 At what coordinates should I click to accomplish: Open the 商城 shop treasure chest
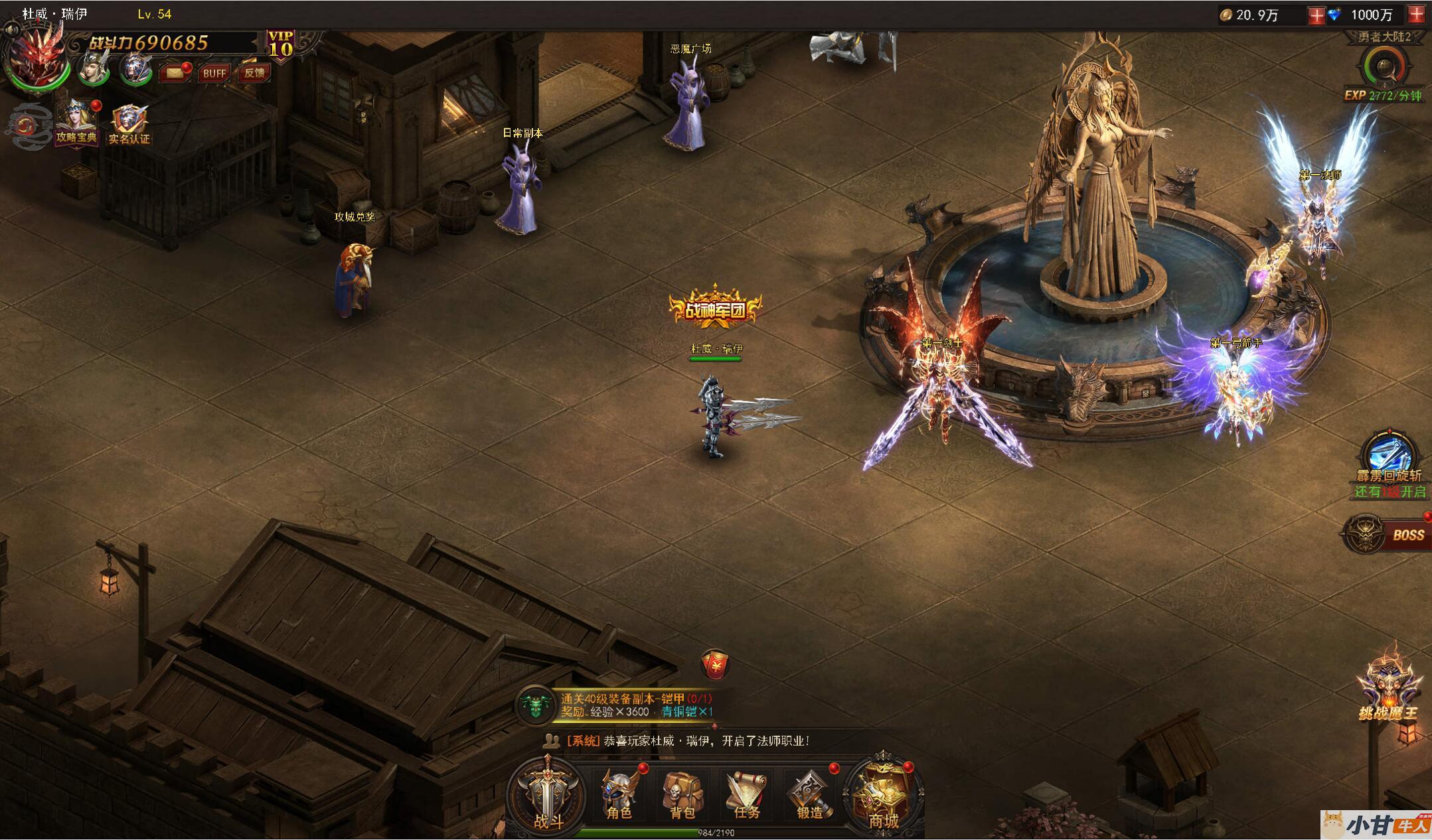[883, 796]
